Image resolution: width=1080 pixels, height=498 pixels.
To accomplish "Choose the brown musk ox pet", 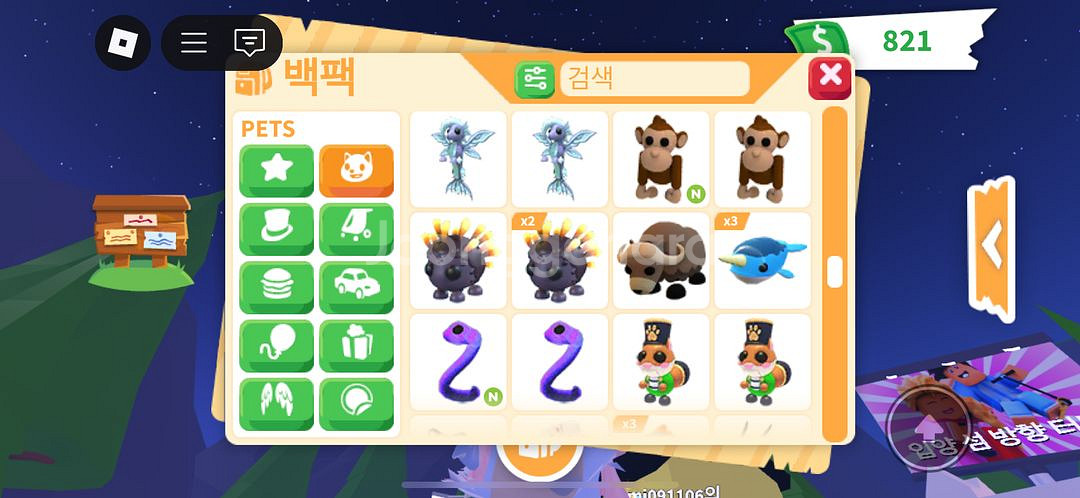I will tap(661, 260).
